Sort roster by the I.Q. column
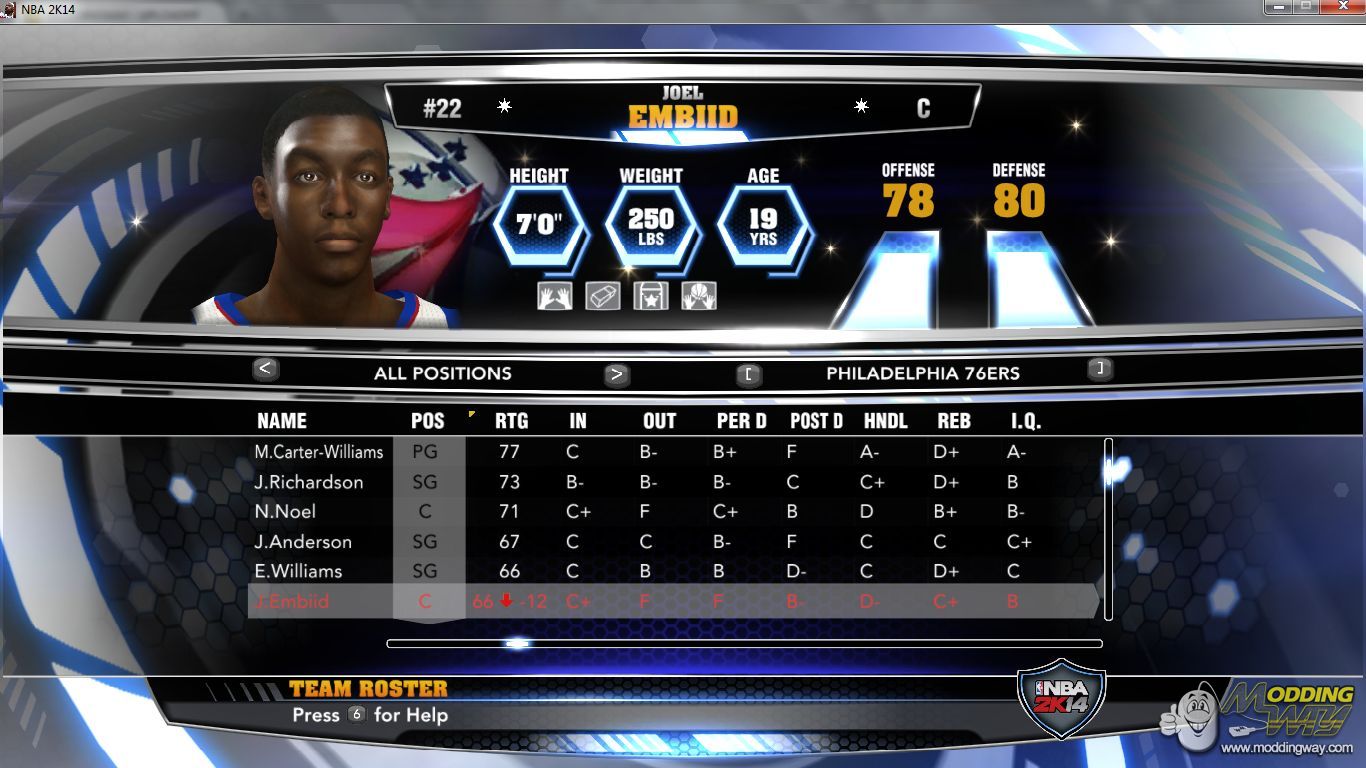1366x768 pixels. (x=1026, y=421)
